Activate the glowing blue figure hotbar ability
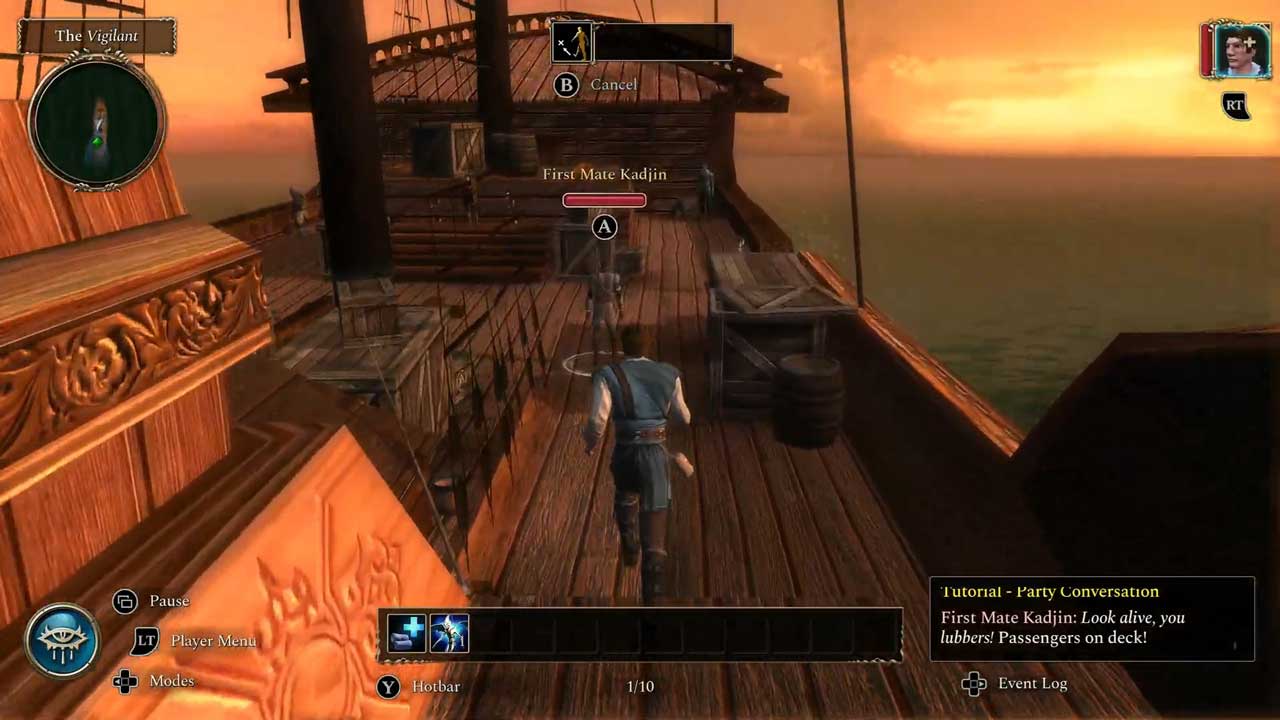Image resolution: width=1280 pixels, height=720 pixels. (449, 634)
